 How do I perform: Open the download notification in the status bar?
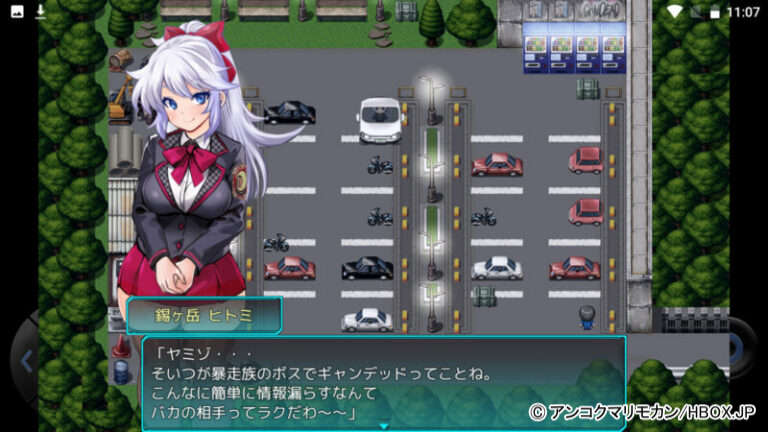[40, 11]
